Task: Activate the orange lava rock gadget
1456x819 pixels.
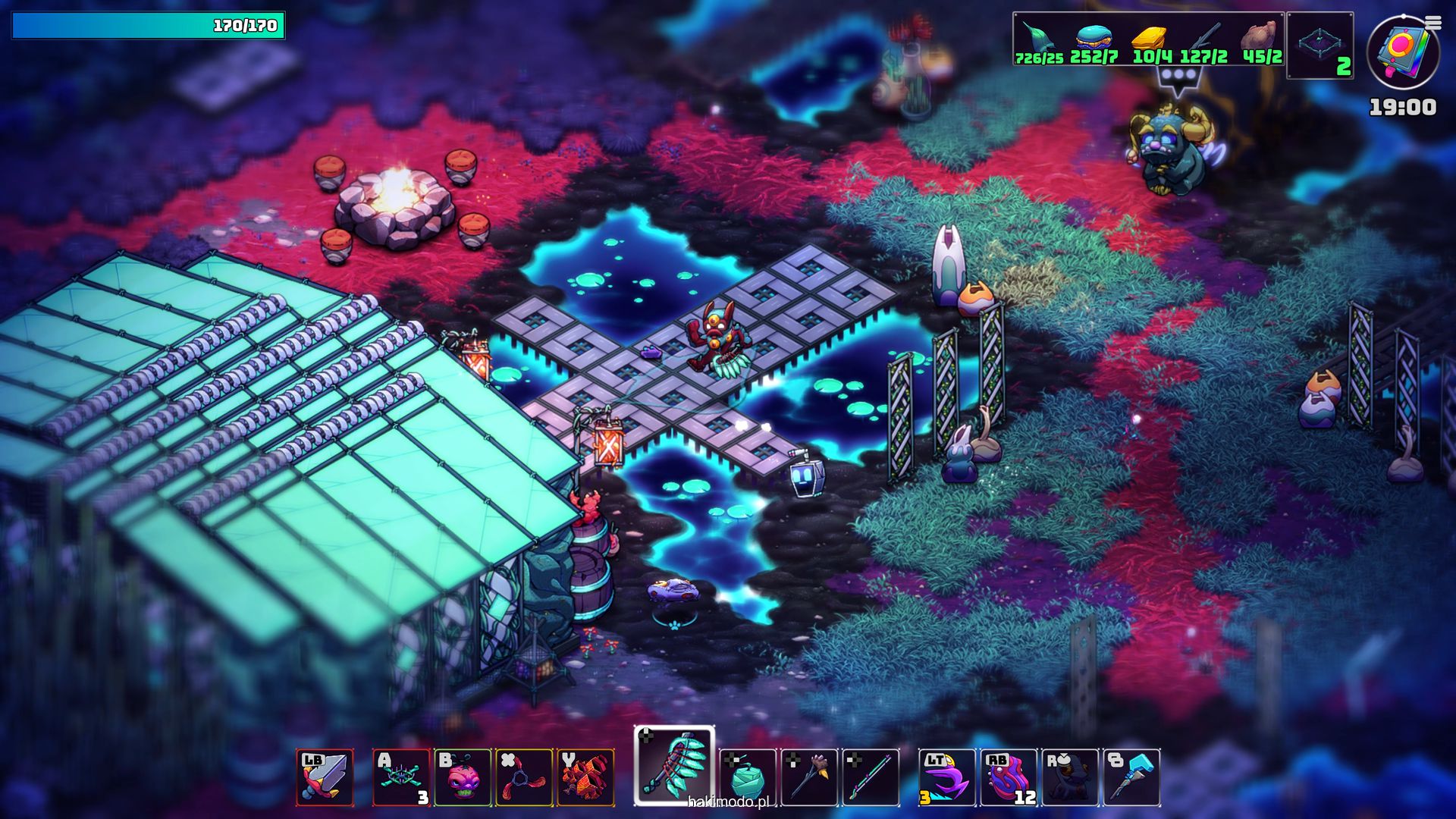Action: [x=585, y=777]
